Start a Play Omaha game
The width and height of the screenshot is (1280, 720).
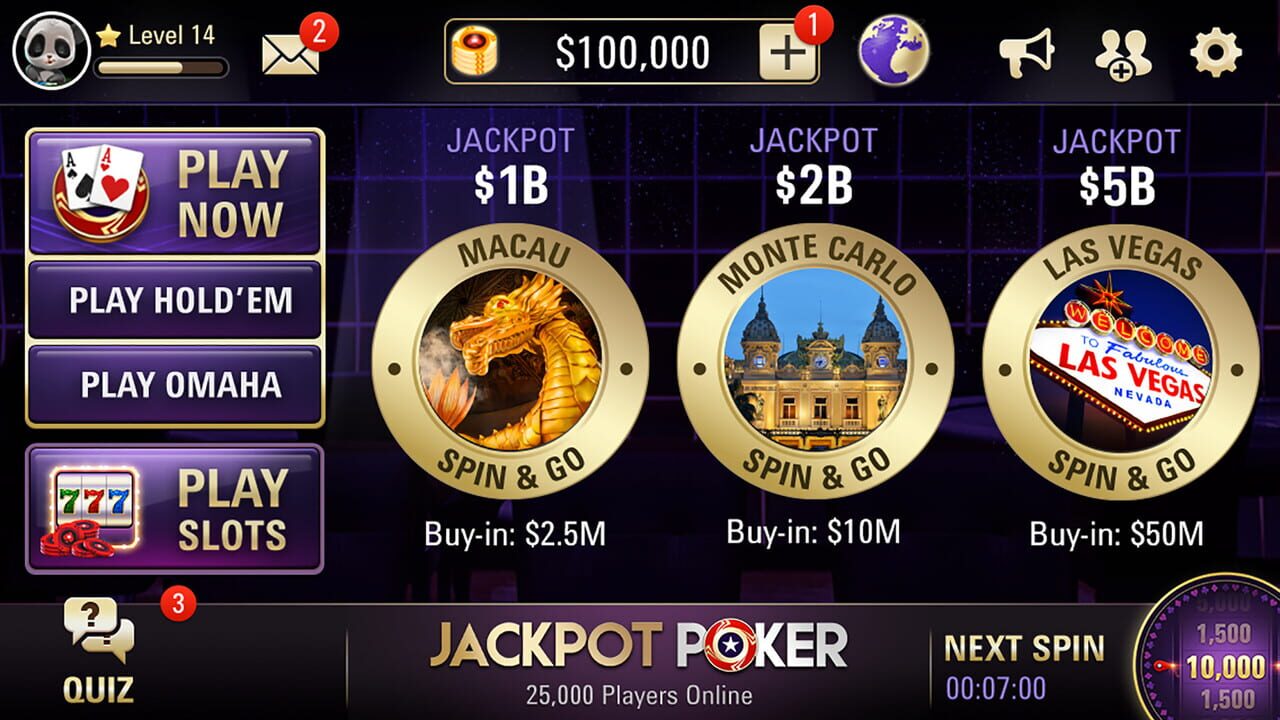coord(175,384)
